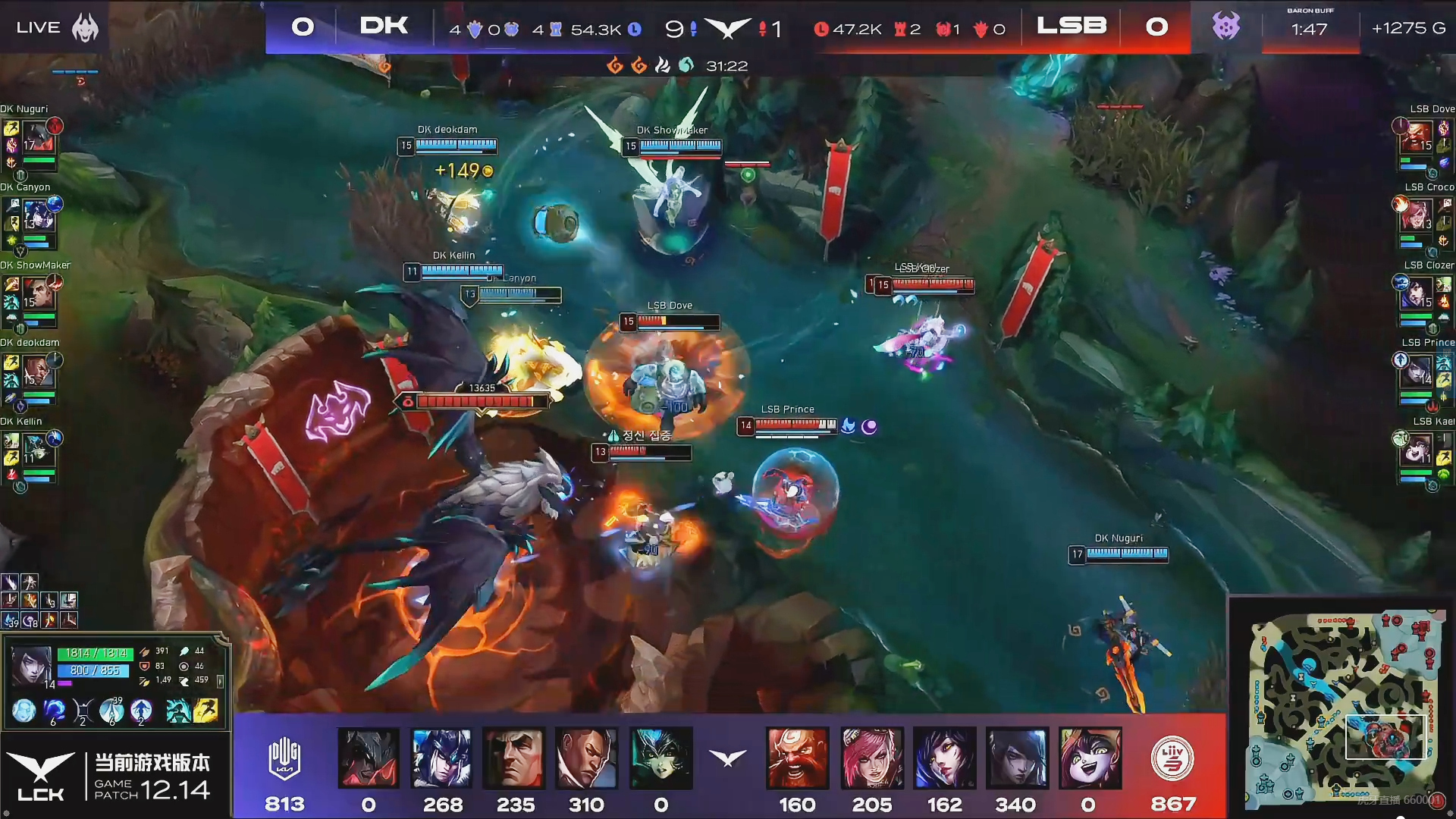The width and height of the screenshot is (1456, 819).
Task: Select LSB Kael's player panel
Action: tap(1424, 453)
